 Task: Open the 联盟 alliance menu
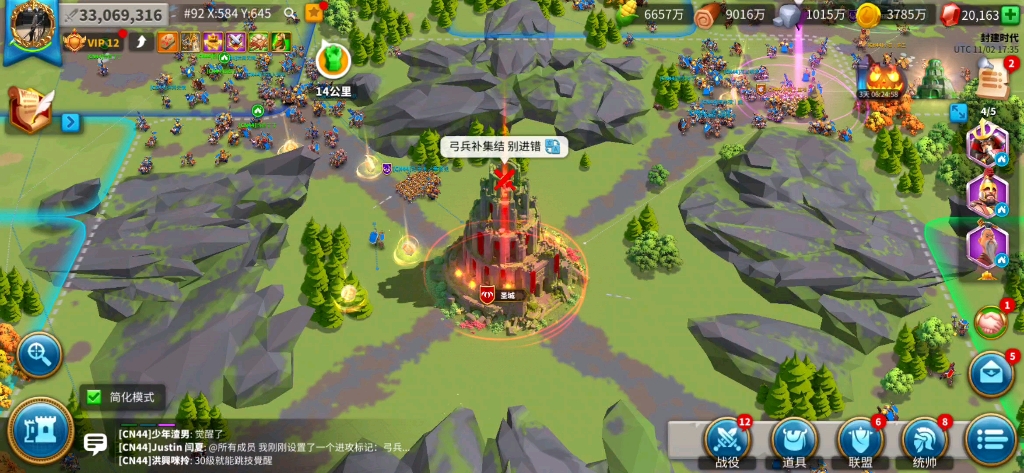click(x=860, y=440)
